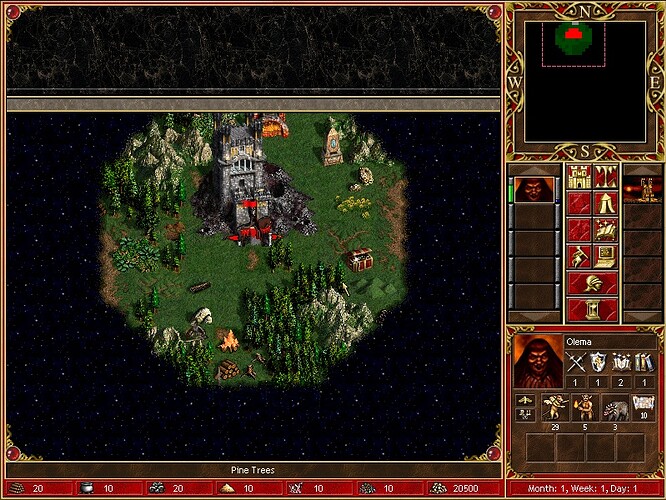Open adventure options with the digging figure button
Viewport: 666px width, 500px height.
578,257
